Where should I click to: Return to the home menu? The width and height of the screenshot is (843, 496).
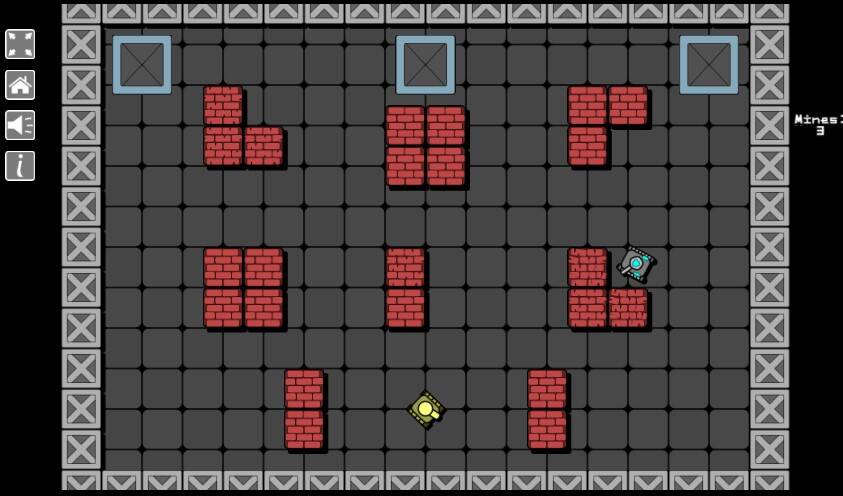pos(20,85)
